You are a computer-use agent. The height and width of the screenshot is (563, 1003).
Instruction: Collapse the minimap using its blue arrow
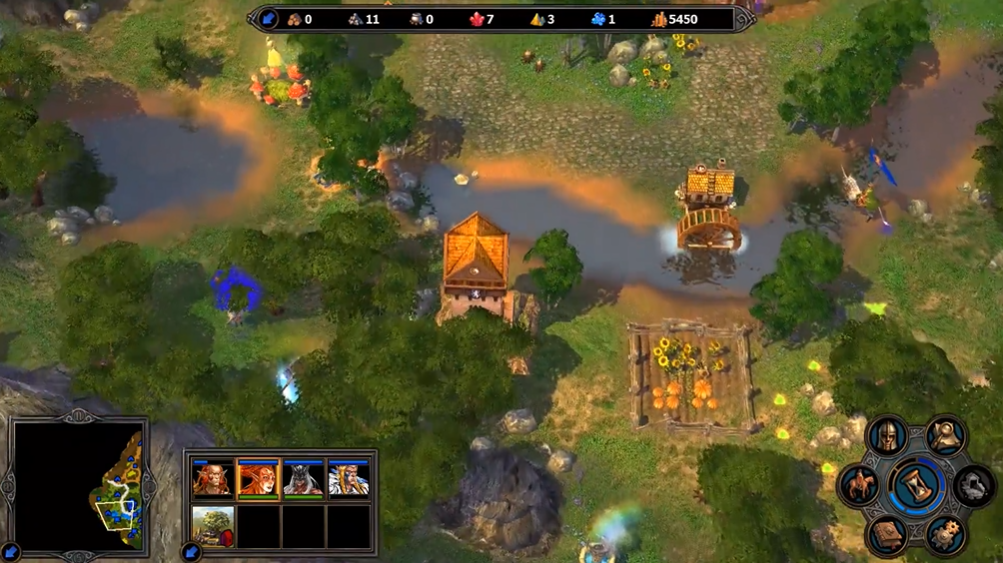(x=11, y=551)
